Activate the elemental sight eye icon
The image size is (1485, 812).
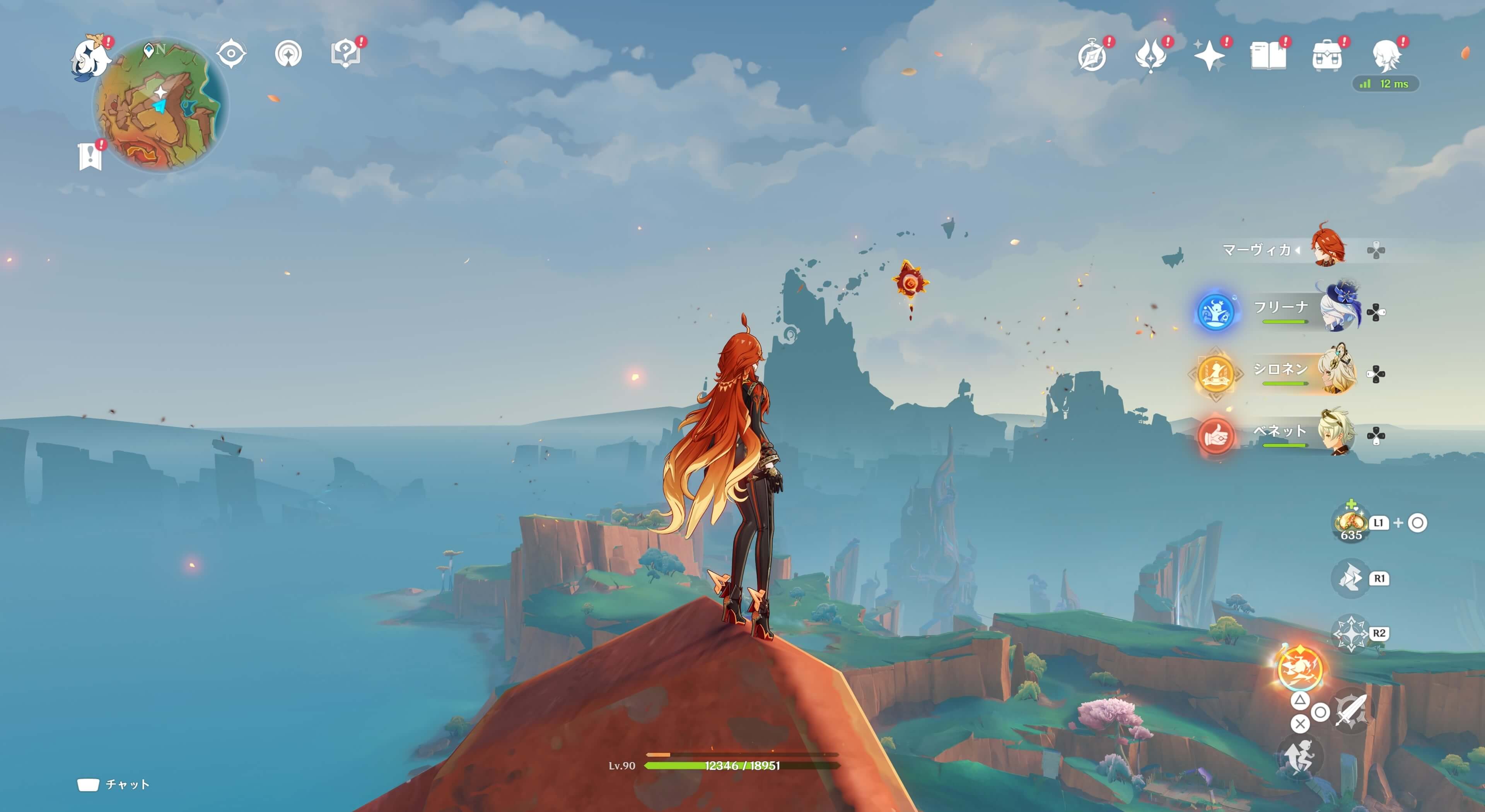click(231, 54)
